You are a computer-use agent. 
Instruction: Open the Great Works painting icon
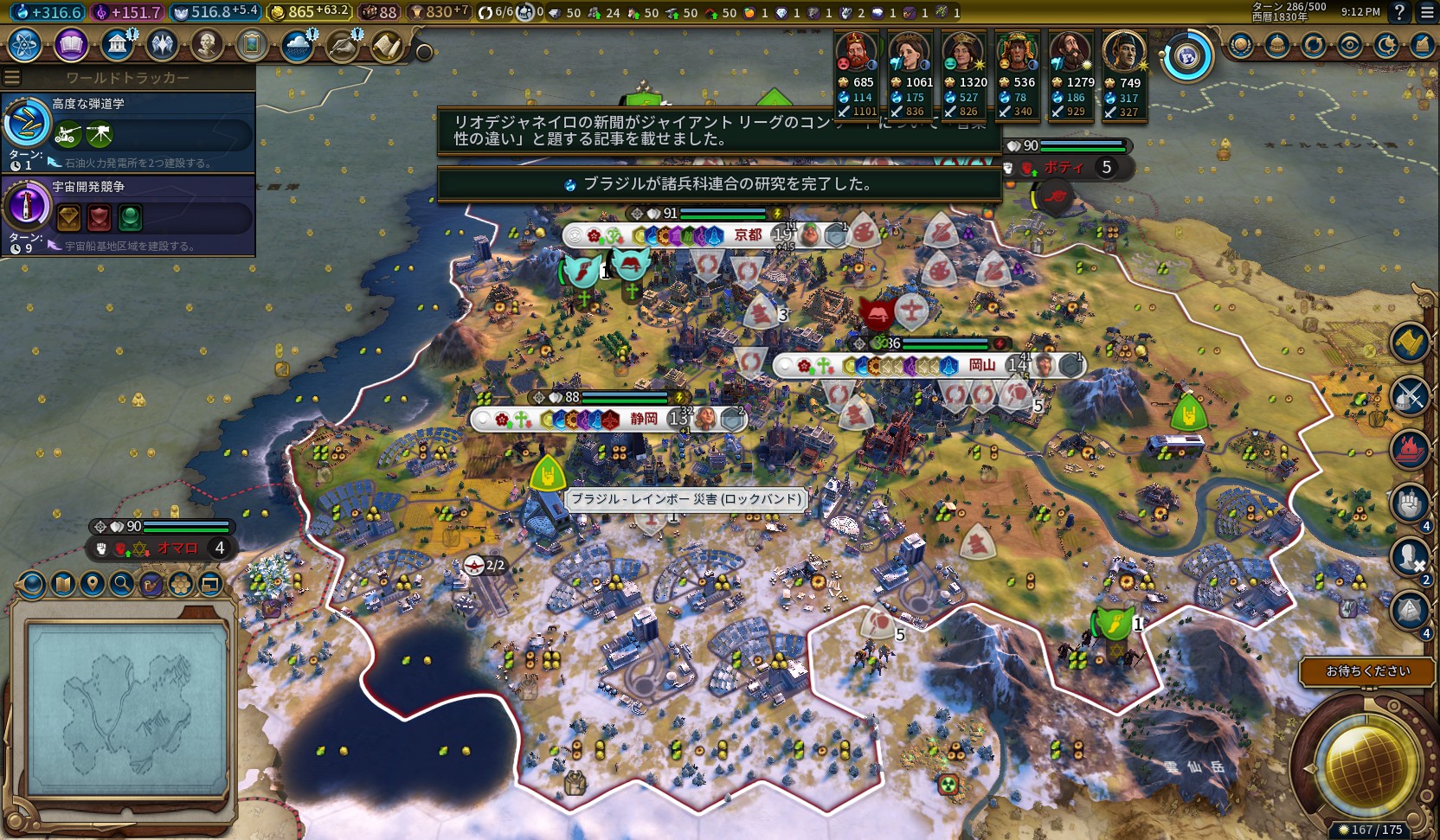pyautogui.click(x=252, y=44)
